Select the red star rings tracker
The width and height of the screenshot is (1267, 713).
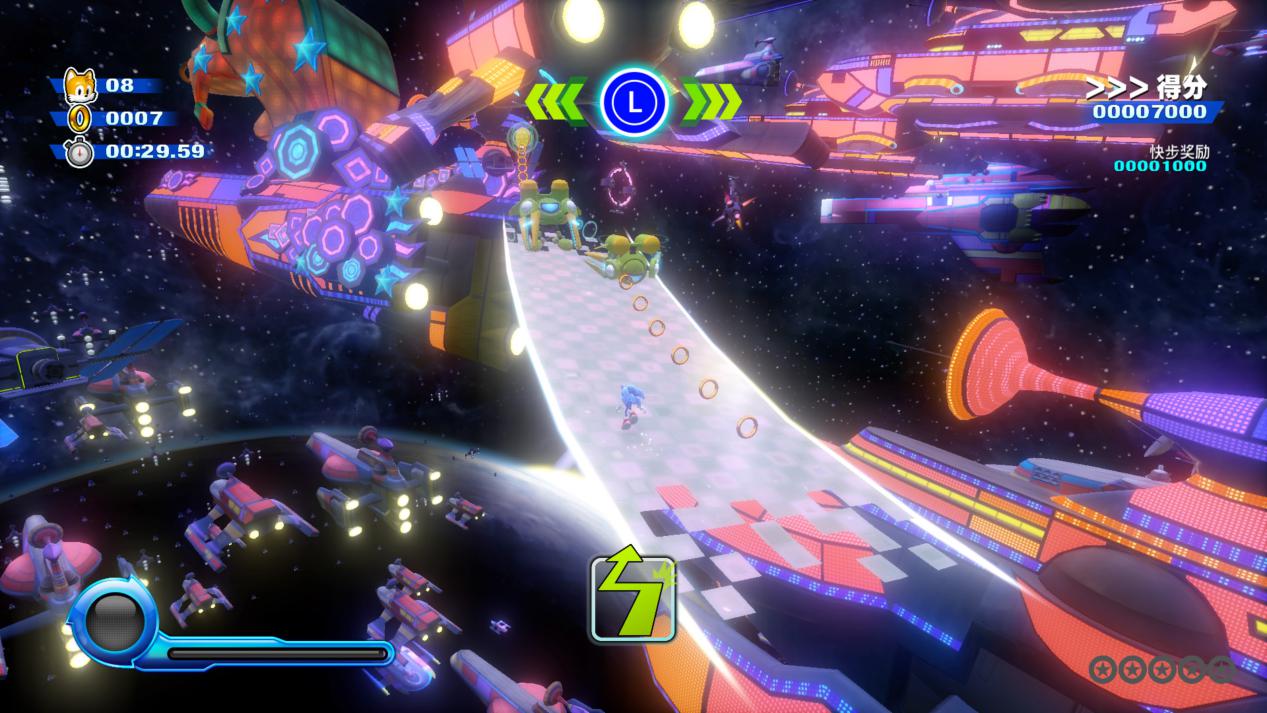pyautogui.click(x=1160, y=669)
